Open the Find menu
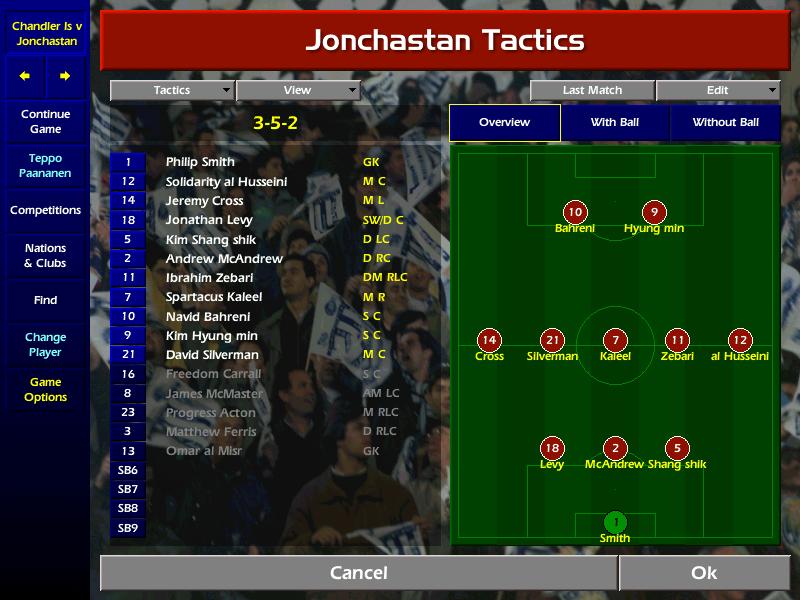Screen dimensions: 800x600 point(45,300)
